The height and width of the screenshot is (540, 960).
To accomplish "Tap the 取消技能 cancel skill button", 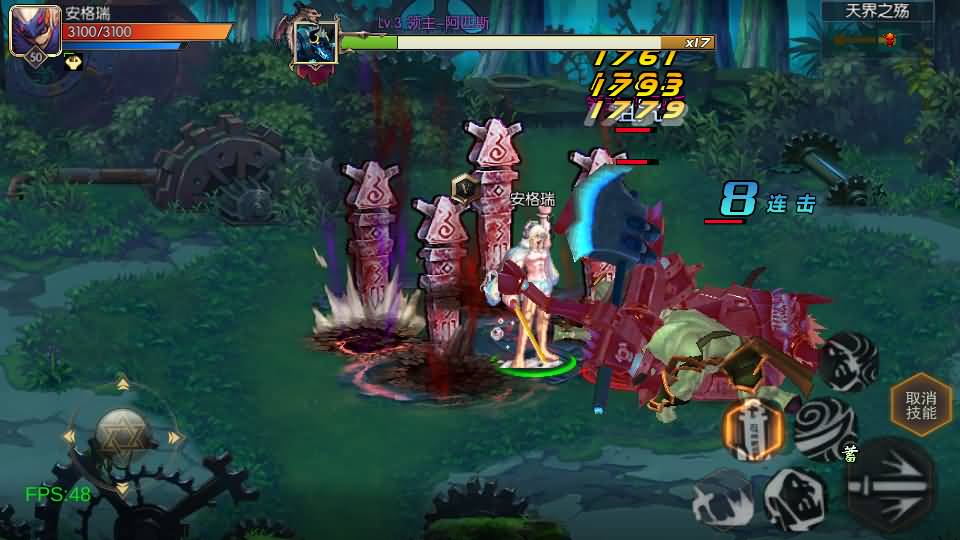I will (x=920, y=404).
